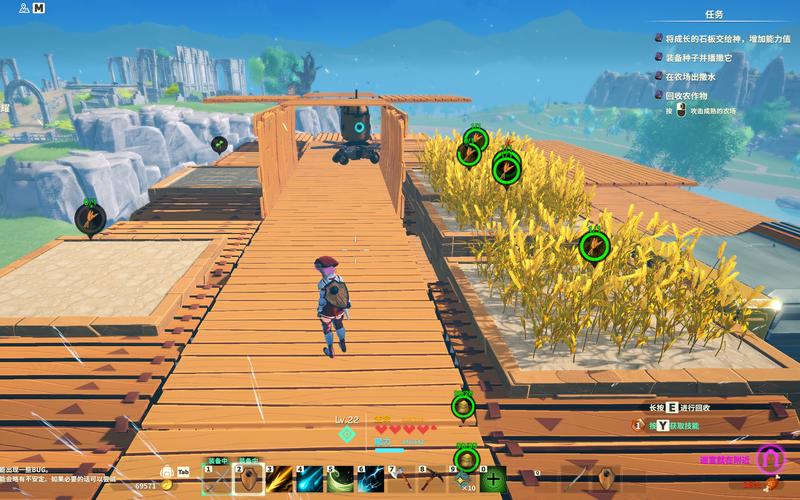Screen dimensions: 800x500
Task: Click the meat drumstick hunger icon
Action: tap(770, 485)
